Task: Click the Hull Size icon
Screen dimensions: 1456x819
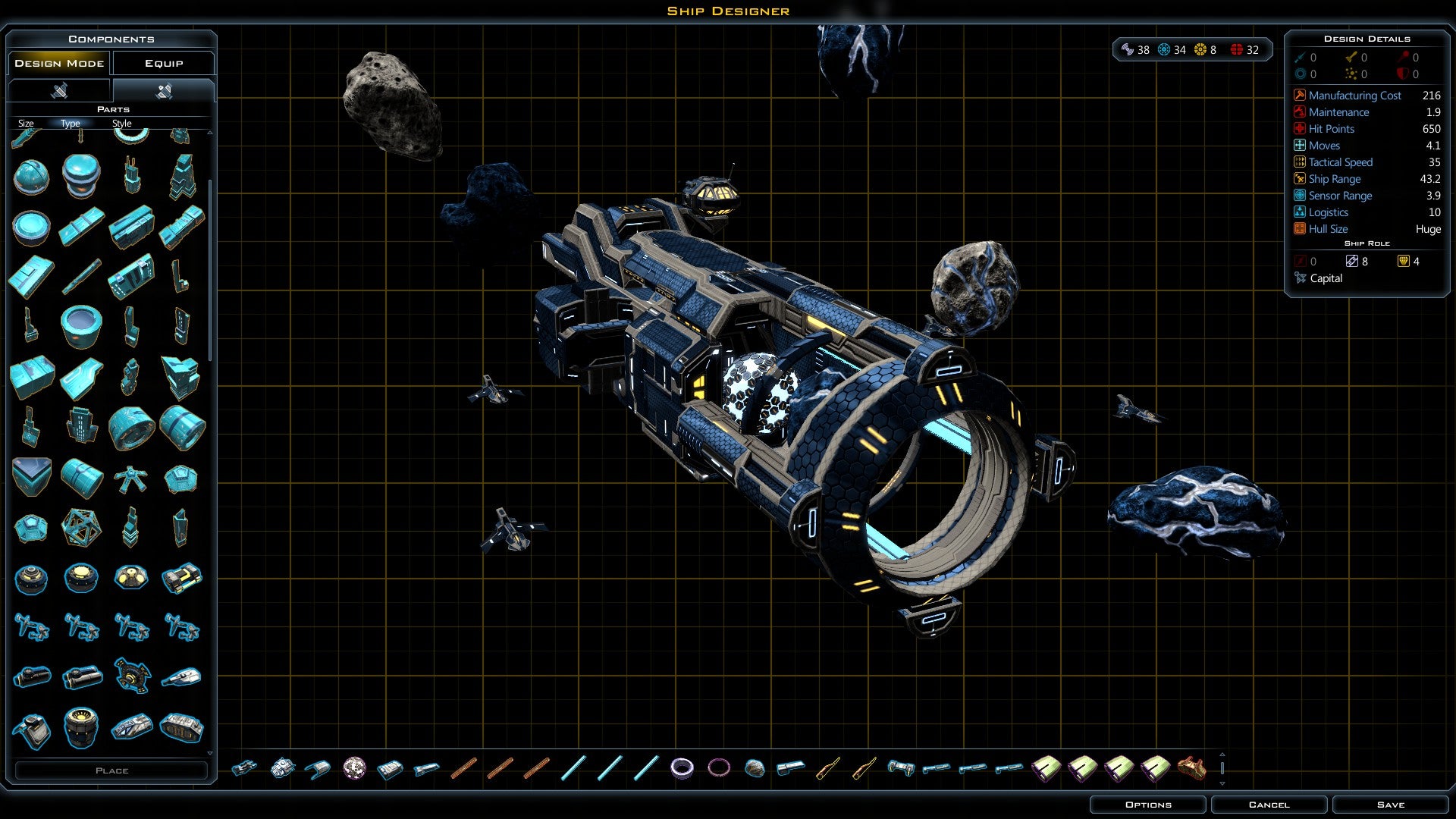Action: pos(1299,229)
